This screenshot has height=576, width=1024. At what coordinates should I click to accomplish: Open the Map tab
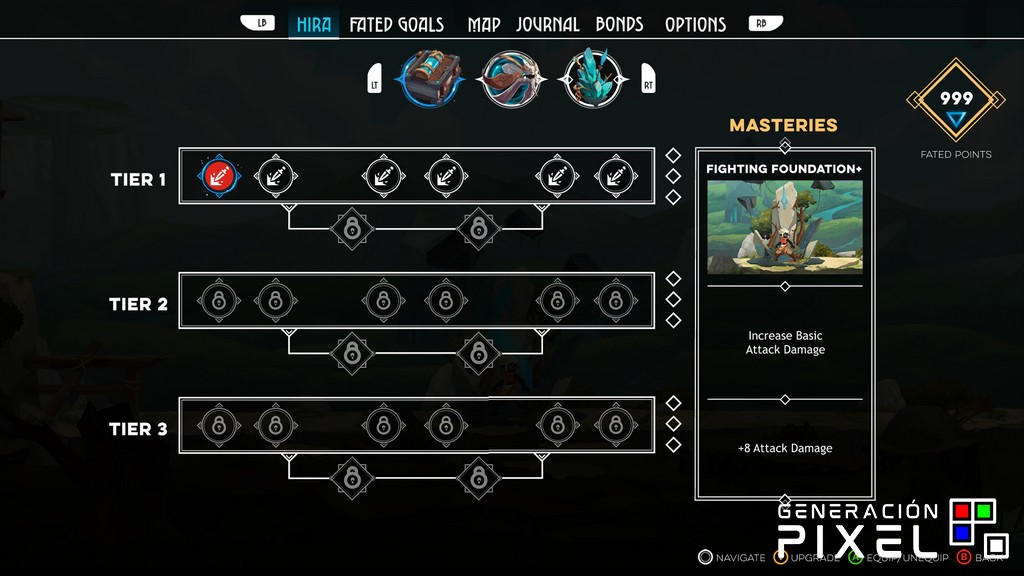(484, 24)
